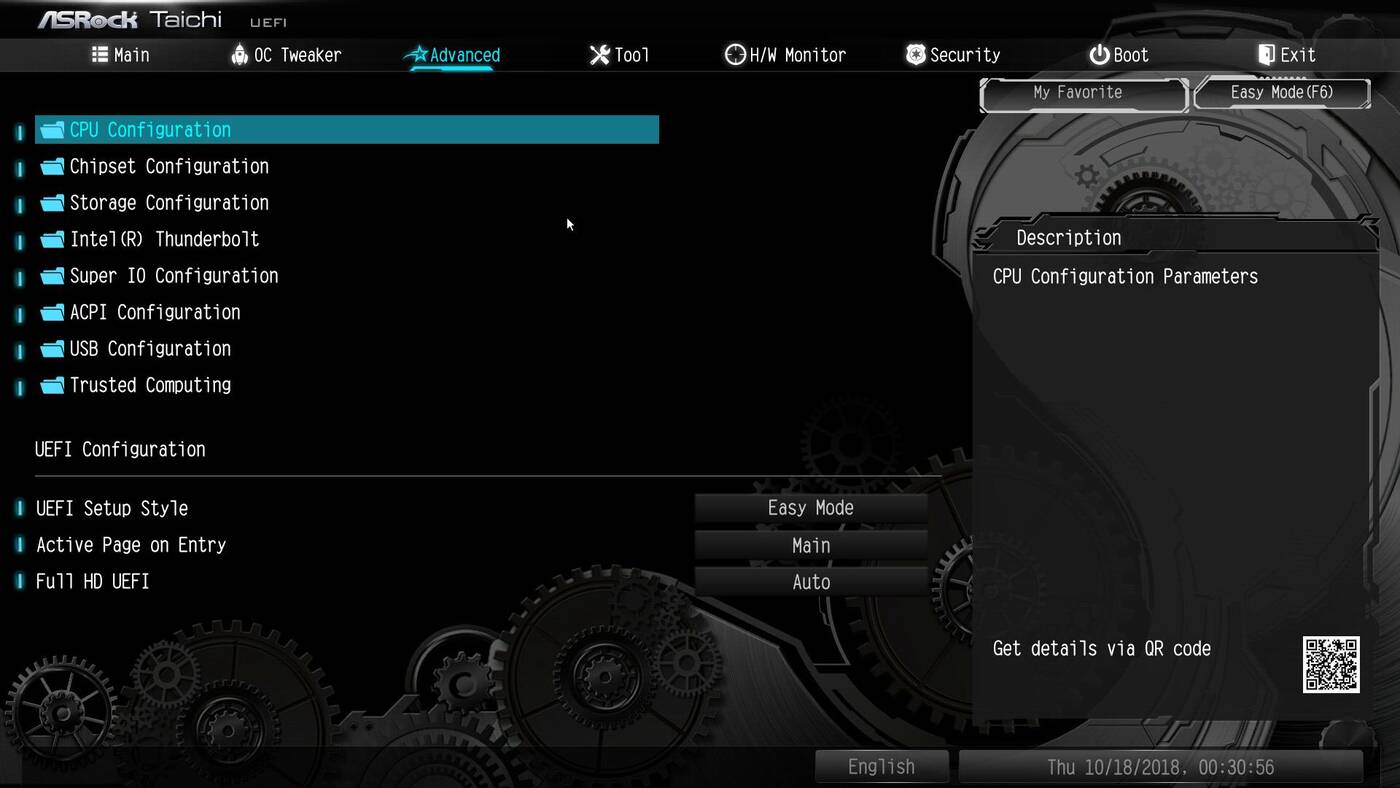Viewport: 1400px width, 788px height.
Task: Open Storage Configuration
Action: click(168, 203)
